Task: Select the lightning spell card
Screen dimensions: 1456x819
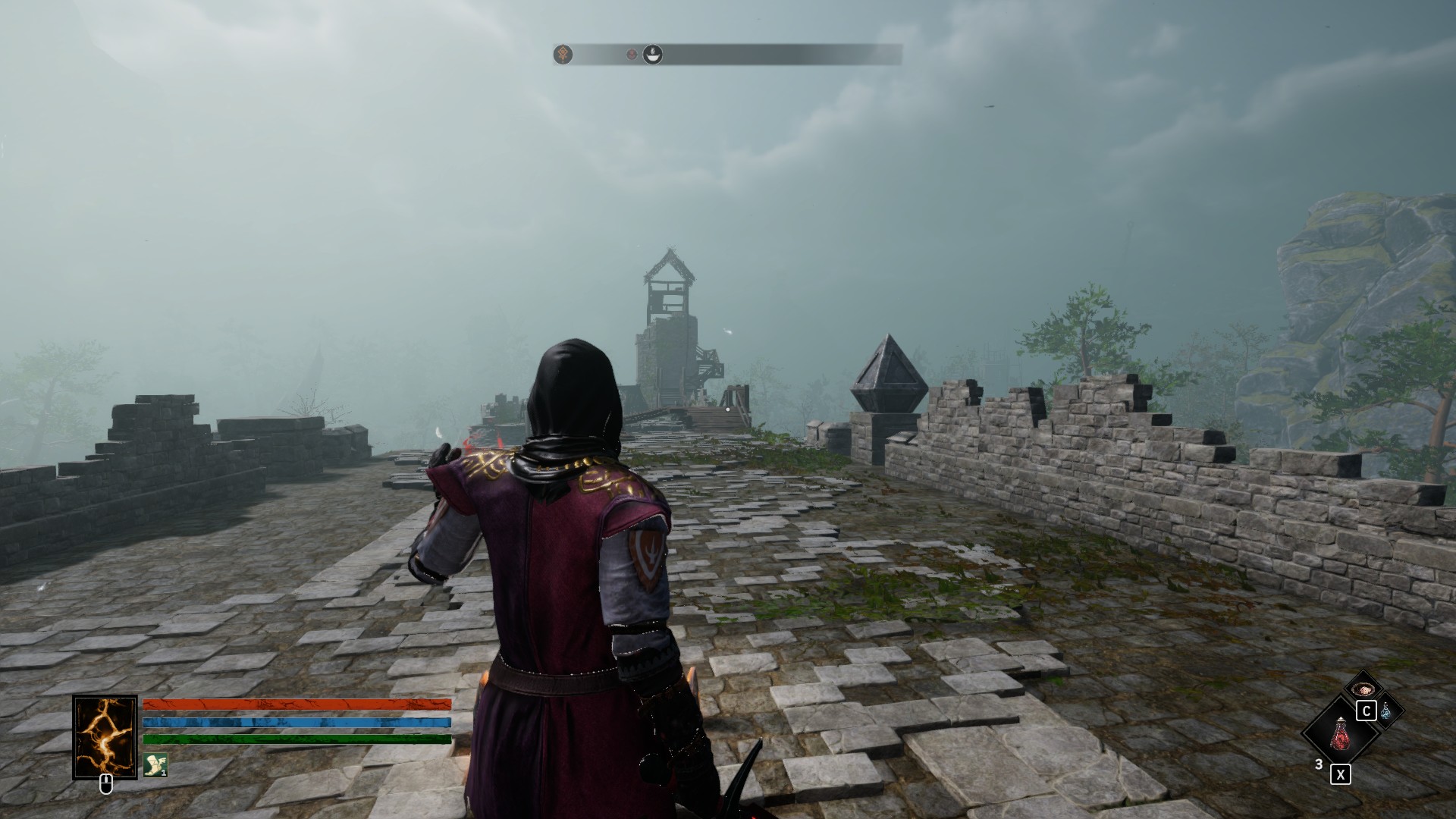Action: (105, 736)
